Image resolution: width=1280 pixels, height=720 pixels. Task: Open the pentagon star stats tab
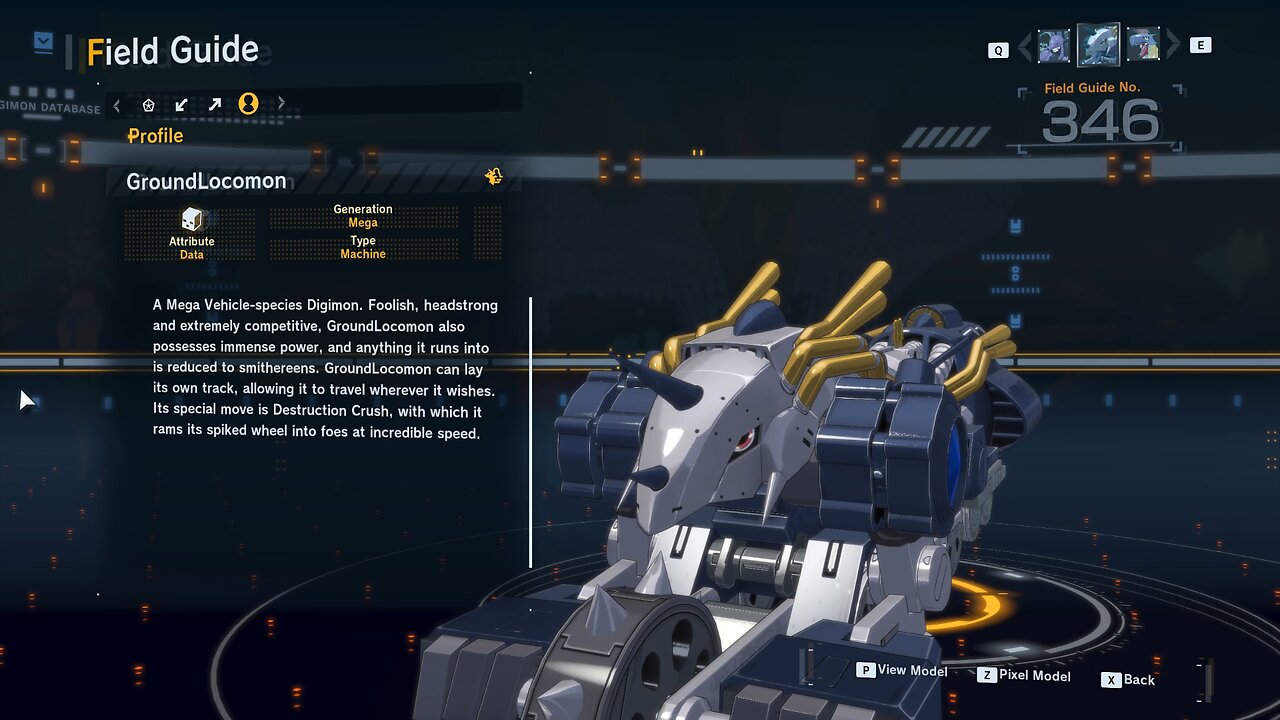pos(149,104)
